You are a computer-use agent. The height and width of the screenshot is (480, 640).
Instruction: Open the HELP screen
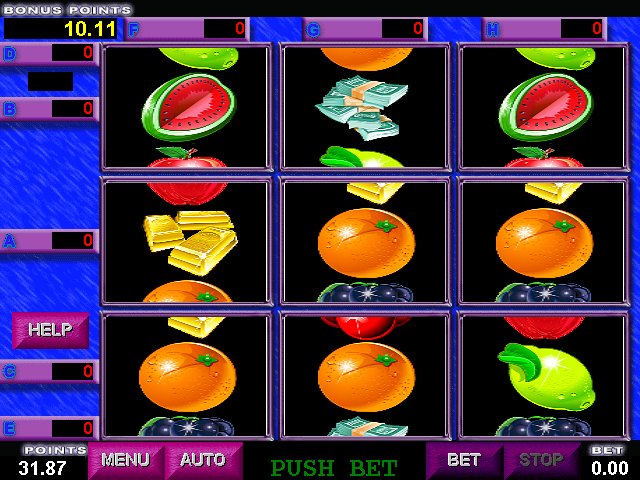tap(49, 329)
